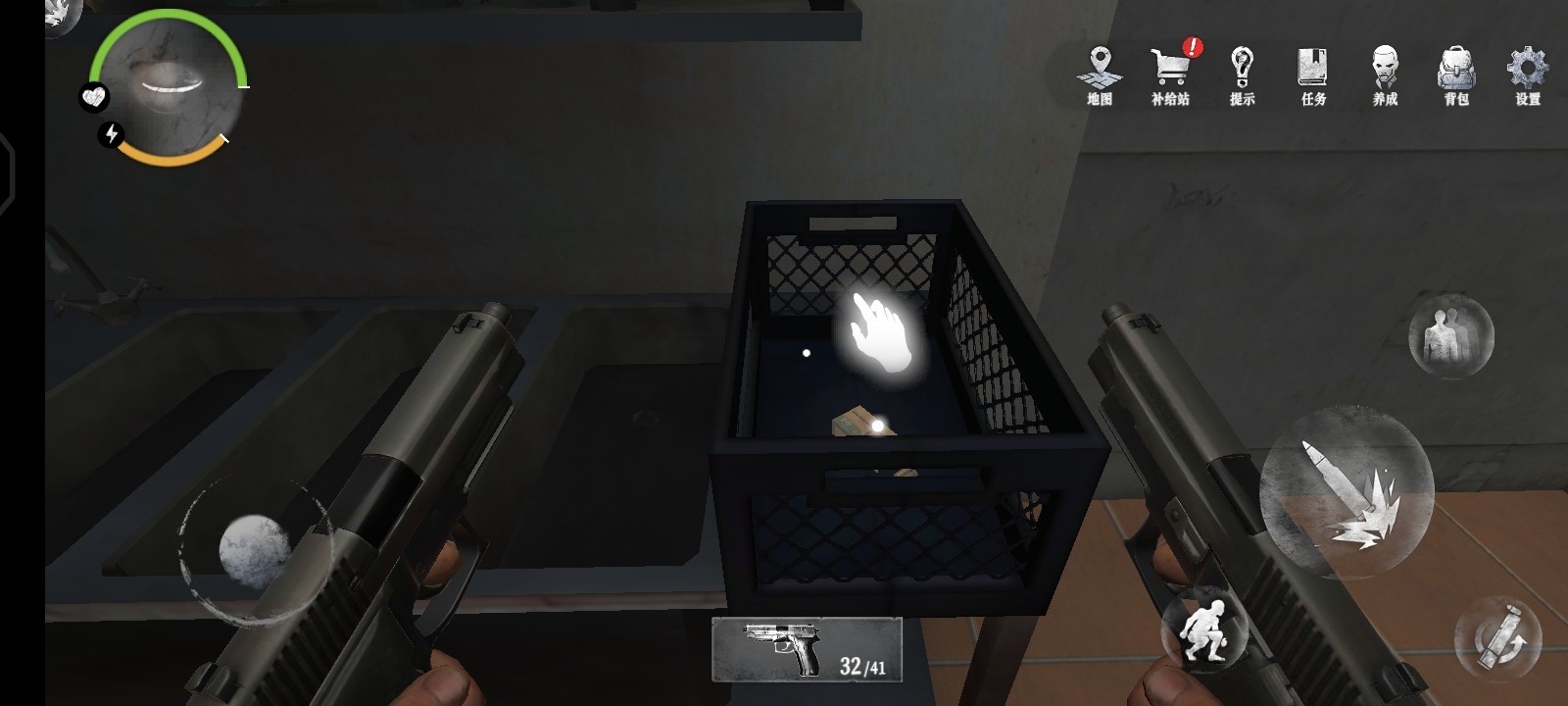Viewport: 1568px width, 706px height.
Task: Fire weapon with the bullet button
Action: tap(1346, 492)
